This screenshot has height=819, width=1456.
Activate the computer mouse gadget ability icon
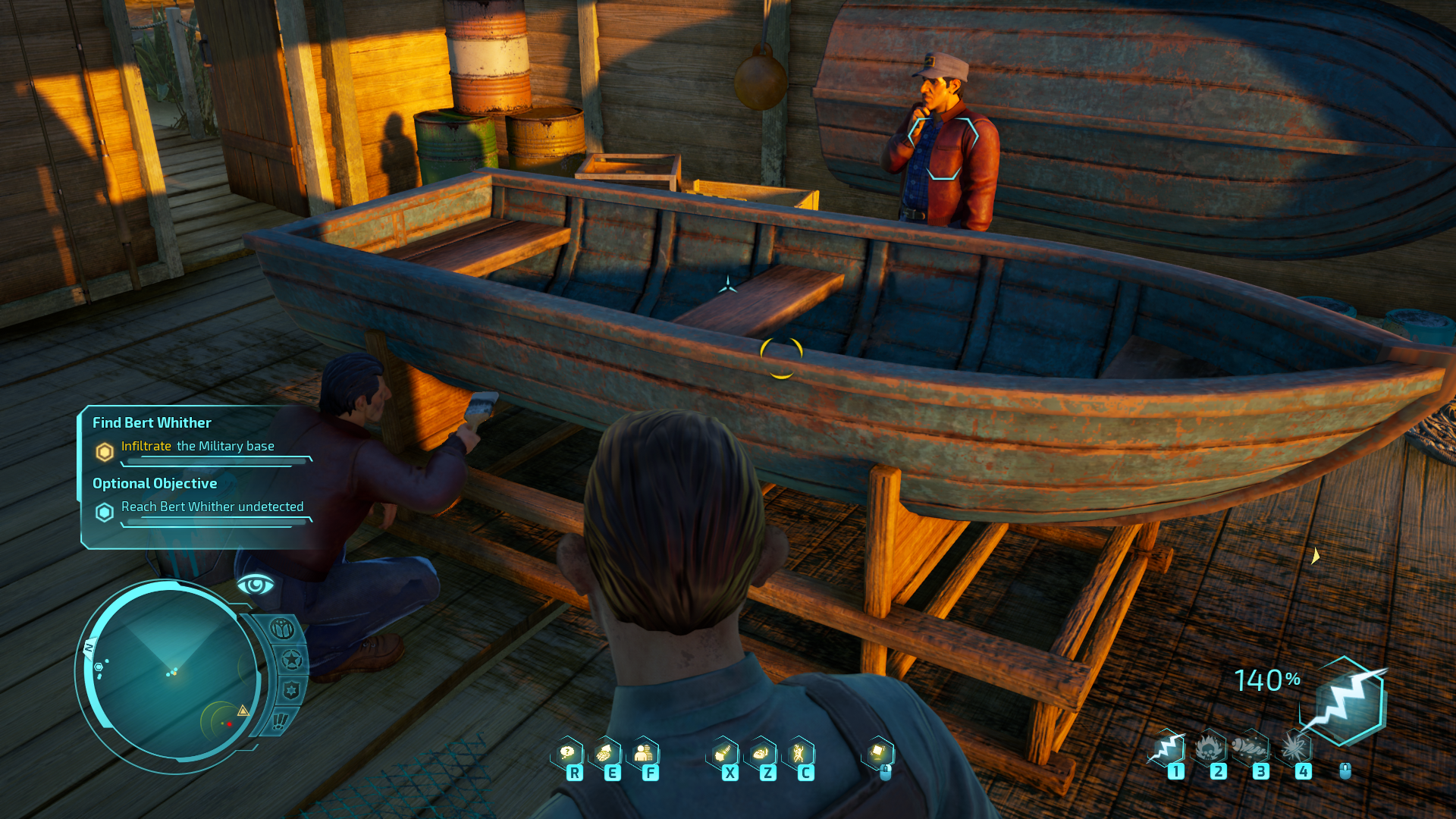tap(761, 753)
